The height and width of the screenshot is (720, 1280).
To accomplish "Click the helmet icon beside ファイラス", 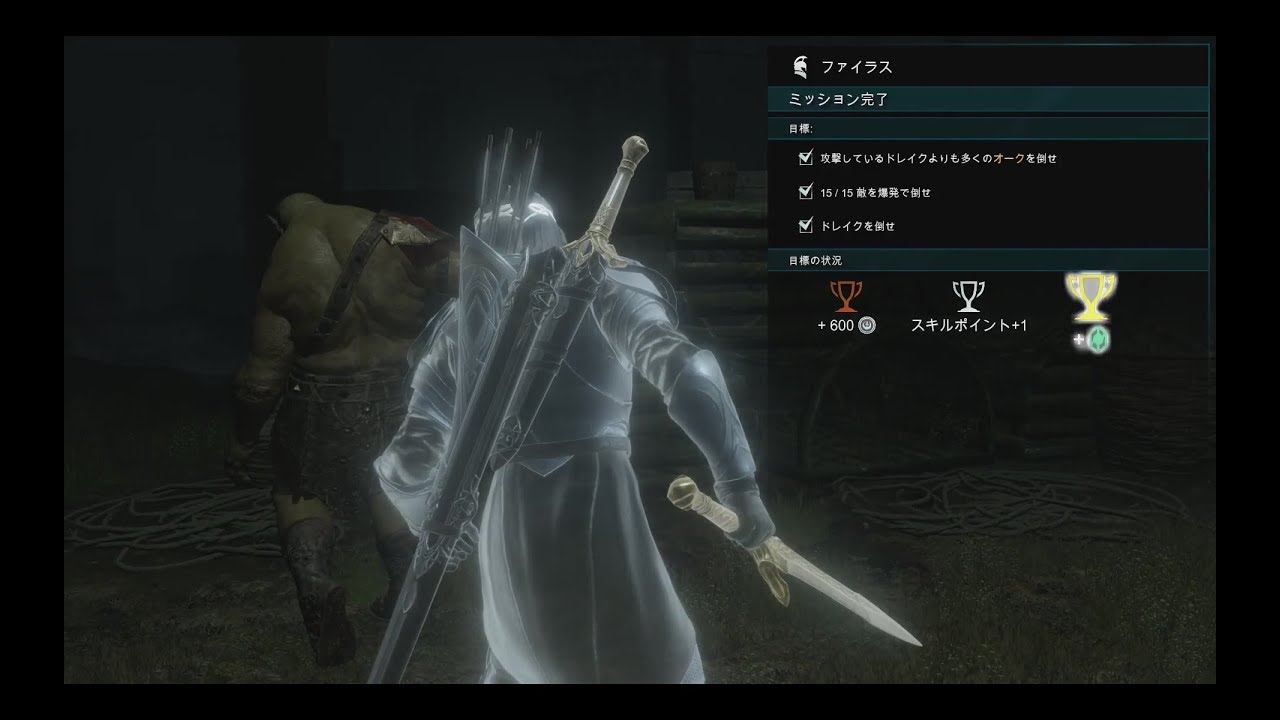I will (799, 67).
